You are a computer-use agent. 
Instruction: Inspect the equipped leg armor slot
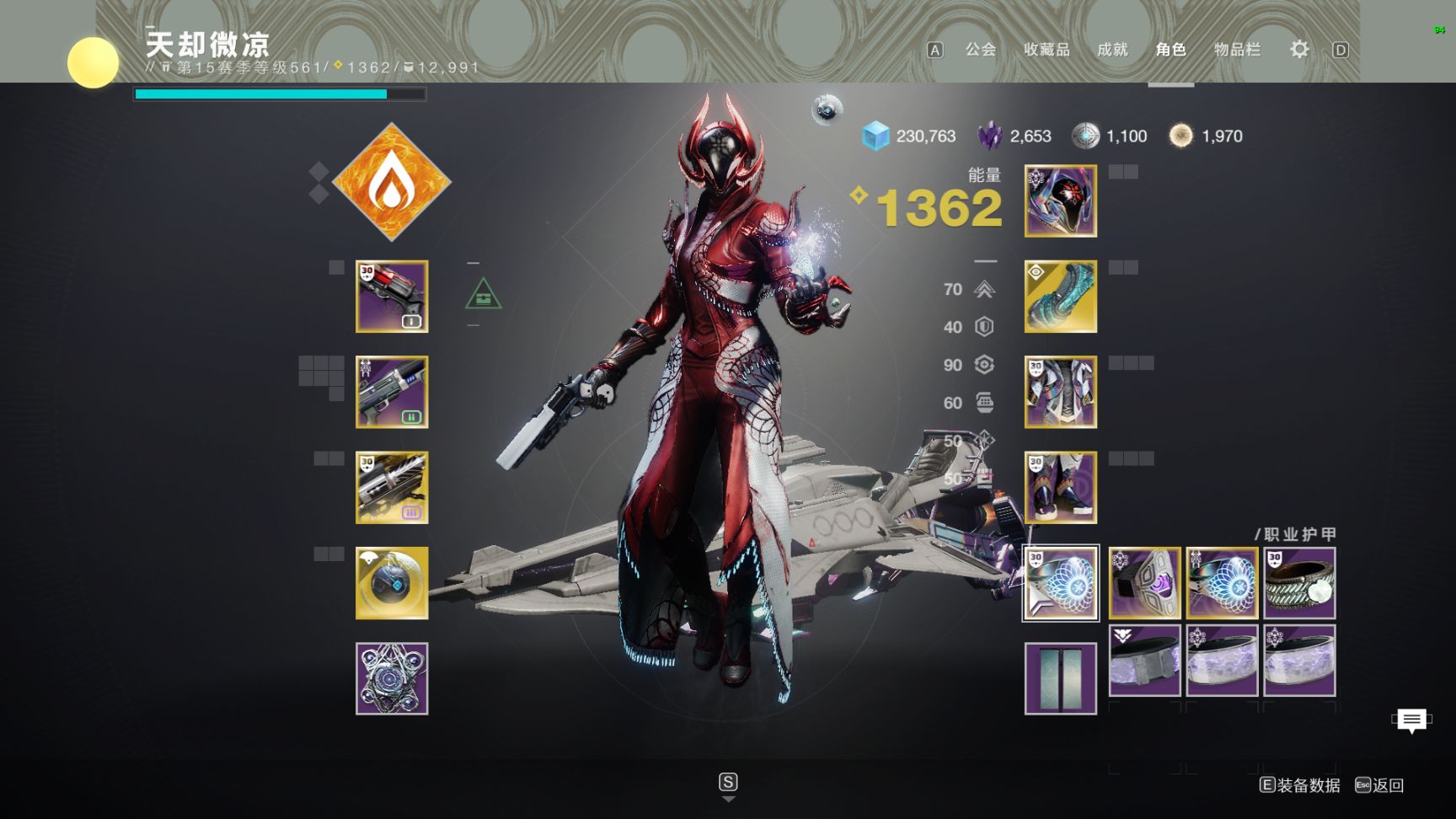(1061, 487)
